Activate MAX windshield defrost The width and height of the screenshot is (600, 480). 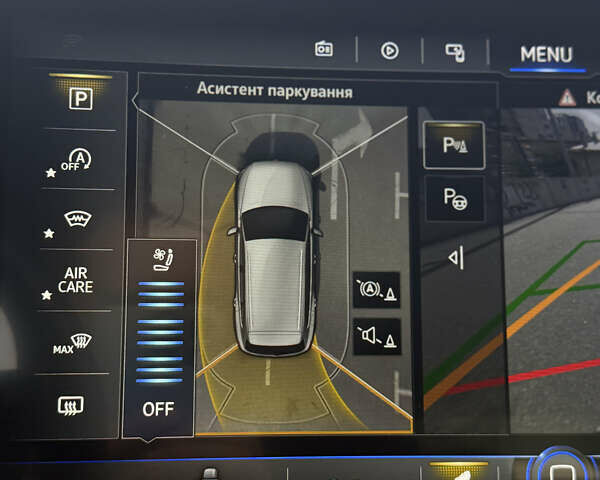pos(80,345)
